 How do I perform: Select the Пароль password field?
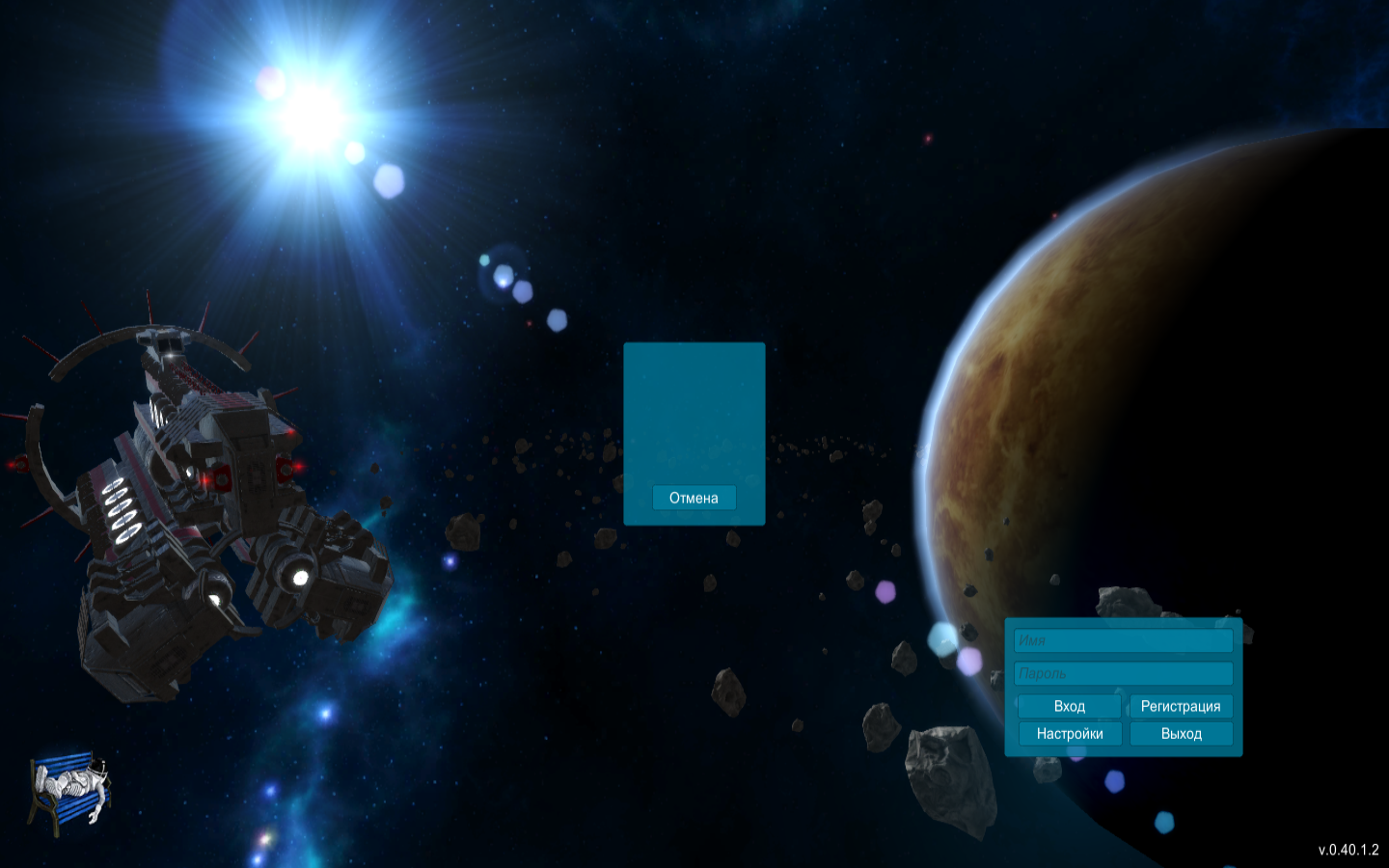(x=1123, y=673)
